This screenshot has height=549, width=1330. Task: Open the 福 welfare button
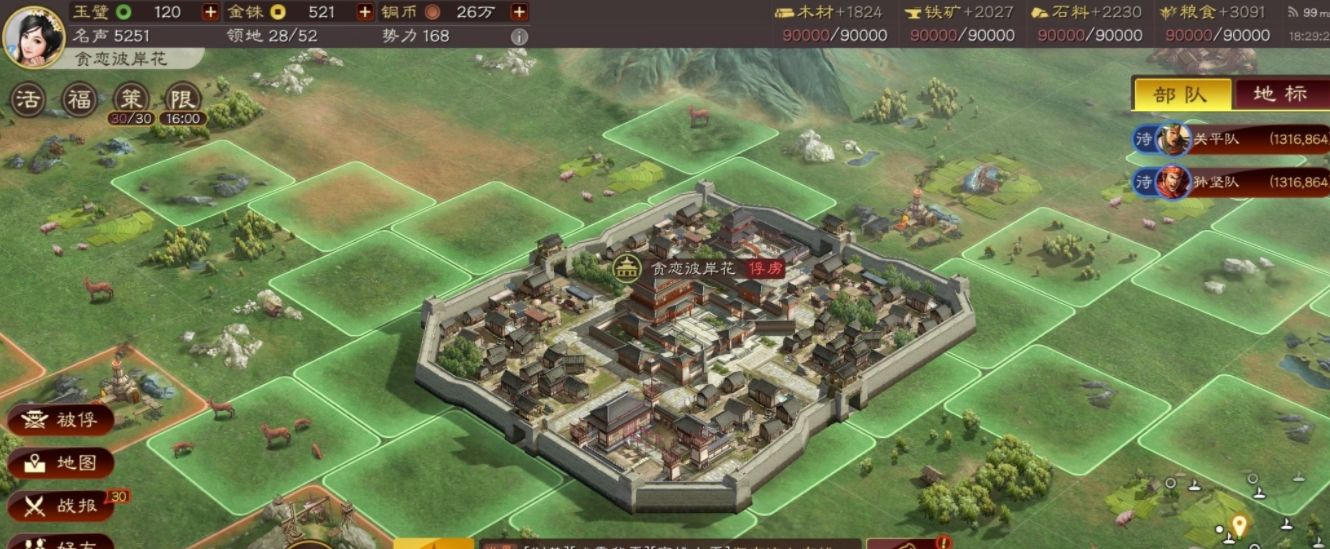click(78, 99)
